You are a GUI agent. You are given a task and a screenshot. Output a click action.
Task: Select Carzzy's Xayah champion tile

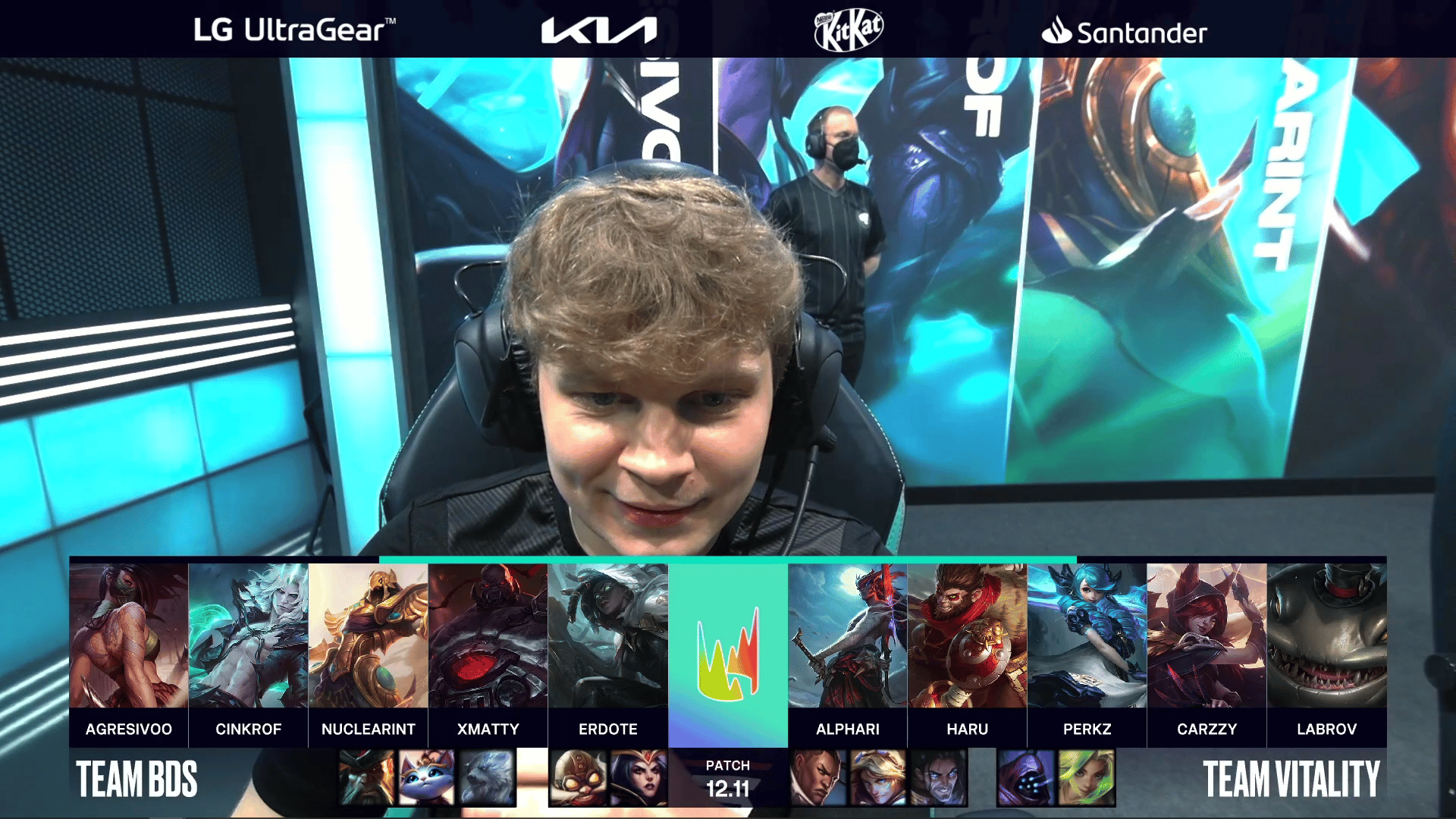pos(1207,635)
